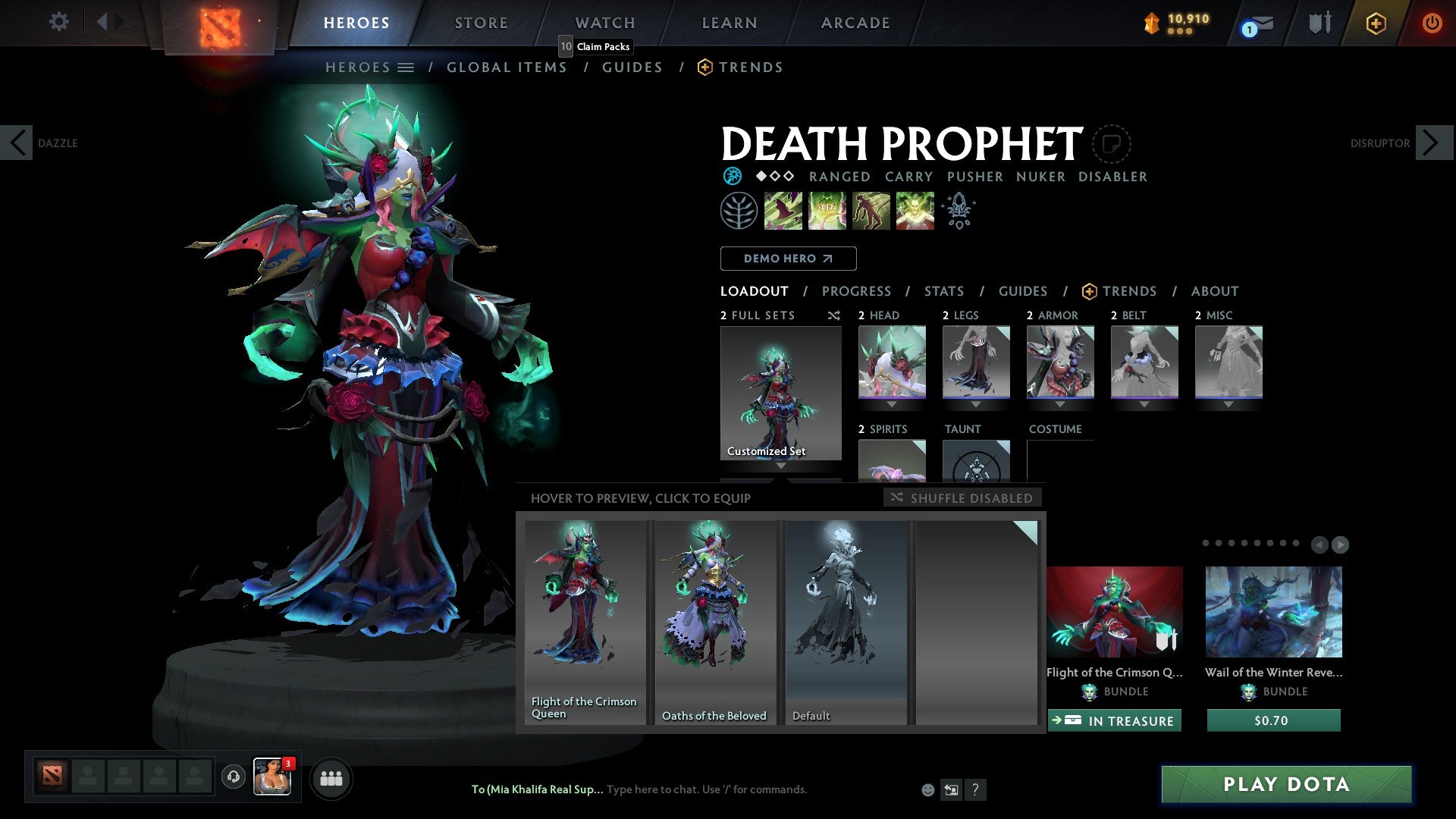Click the PLAY DOTA button

click(1285, 784)
